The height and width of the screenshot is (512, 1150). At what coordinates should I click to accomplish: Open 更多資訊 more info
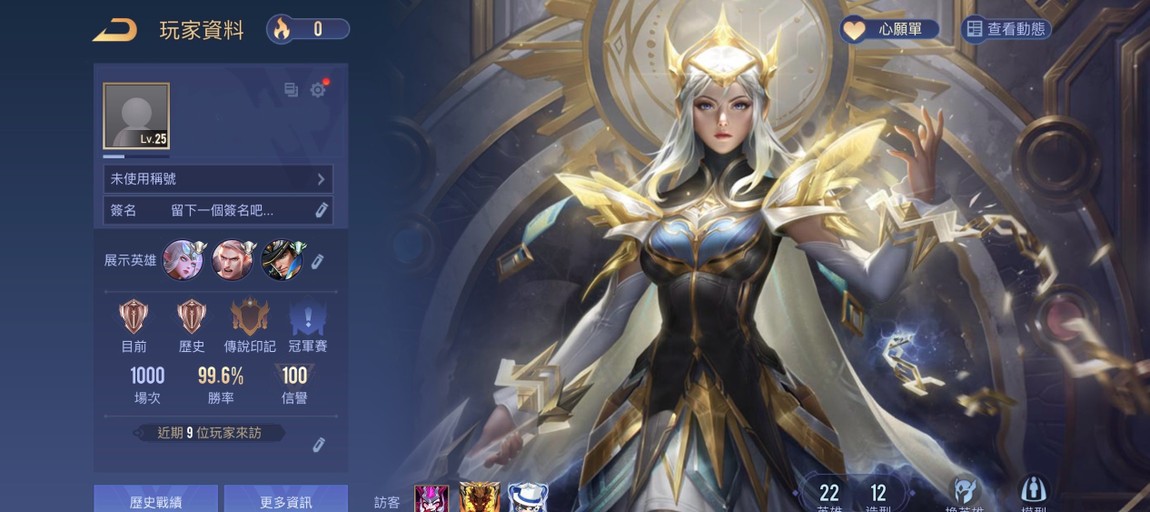tap(286, 500)
